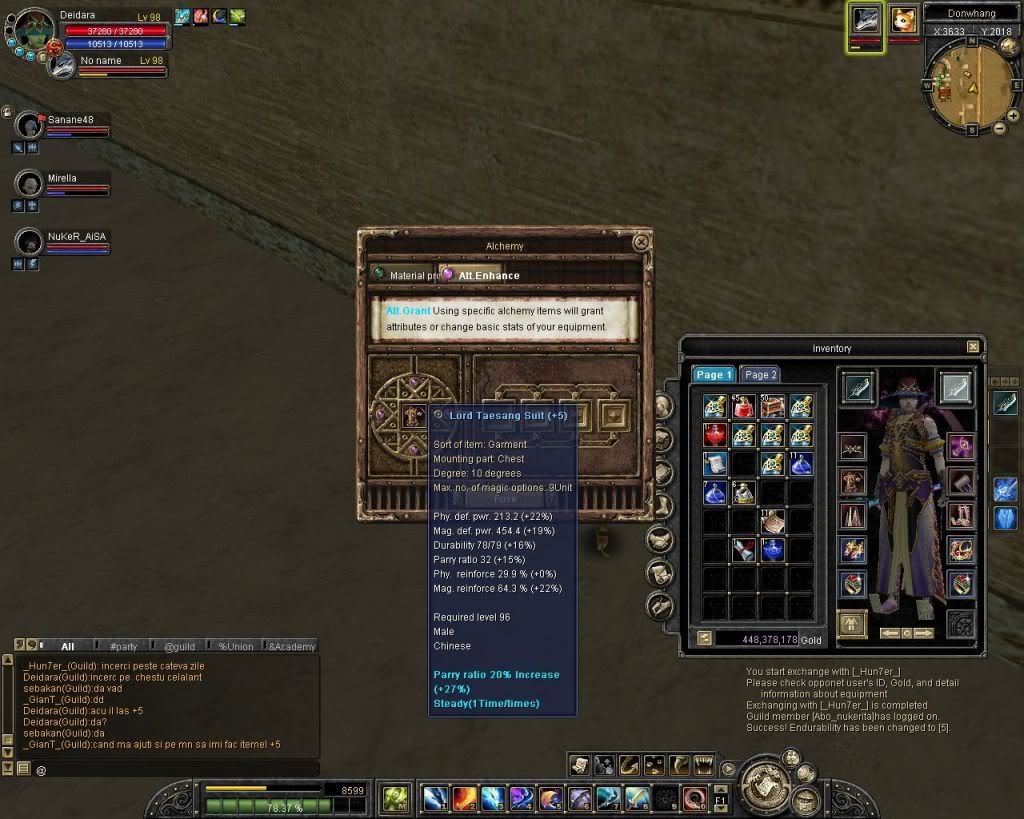
Task: Select the red potion stack of 45
Action: (x=743, y=406)
